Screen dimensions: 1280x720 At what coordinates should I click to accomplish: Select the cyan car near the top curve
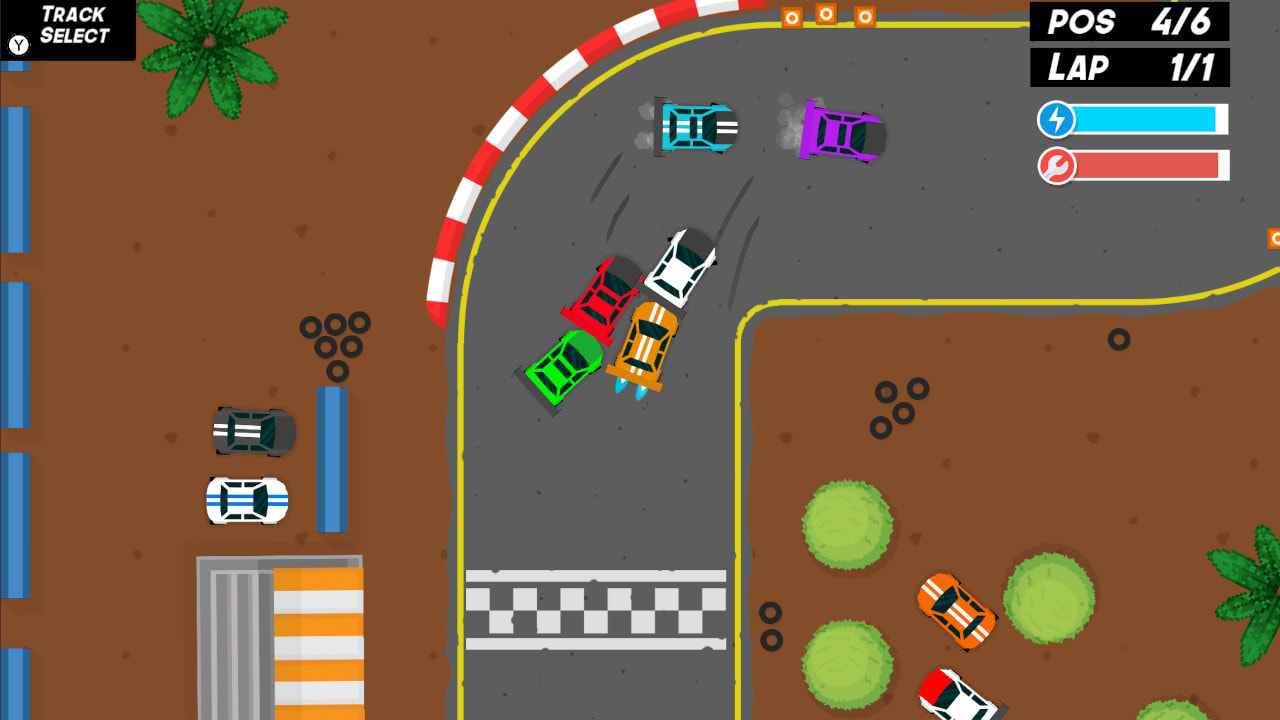pyautogui.click(x=697, y=128)
